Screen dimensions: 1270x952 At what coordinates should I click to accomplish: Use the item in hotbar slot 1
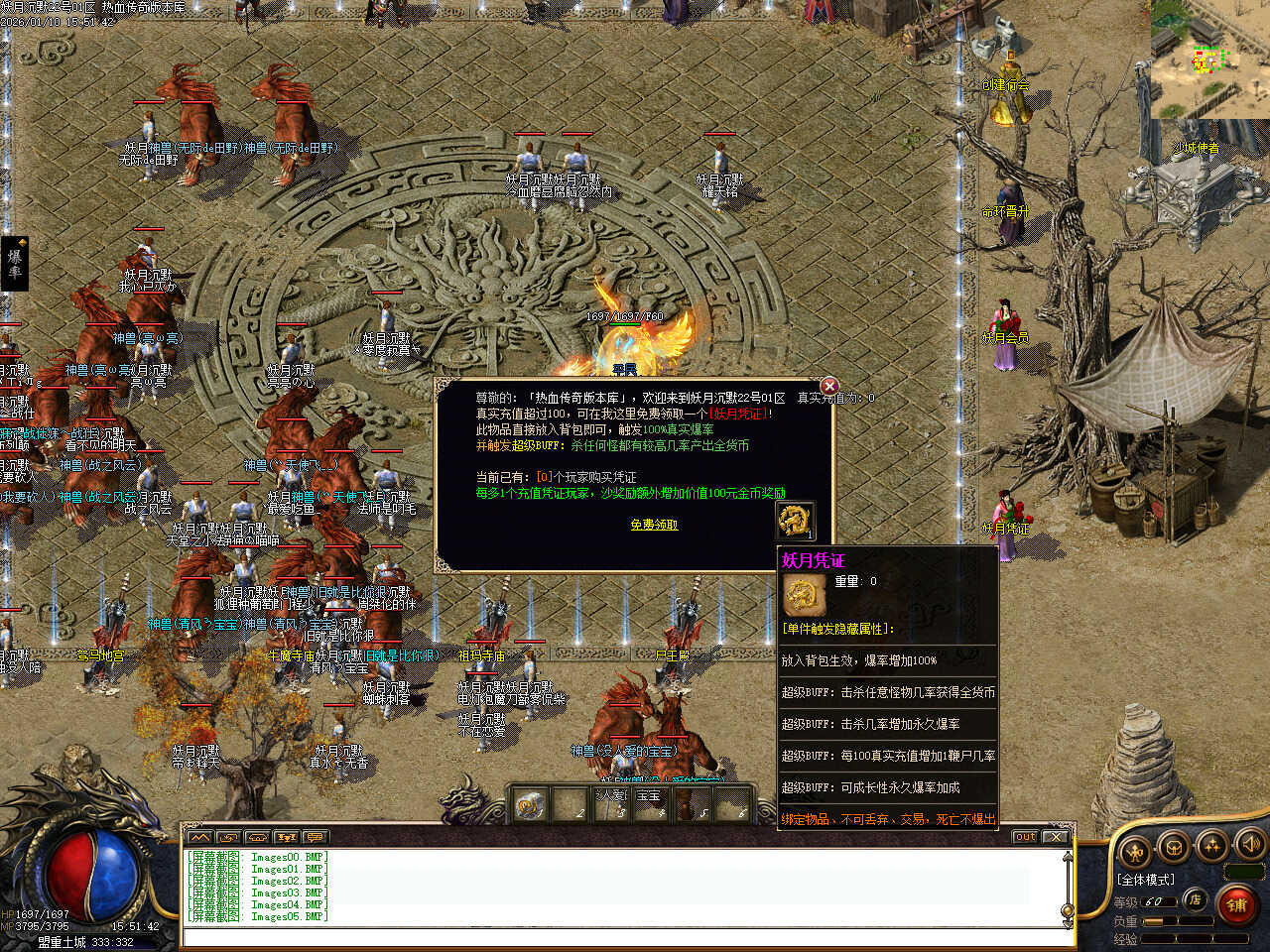(x=530, y=804)
